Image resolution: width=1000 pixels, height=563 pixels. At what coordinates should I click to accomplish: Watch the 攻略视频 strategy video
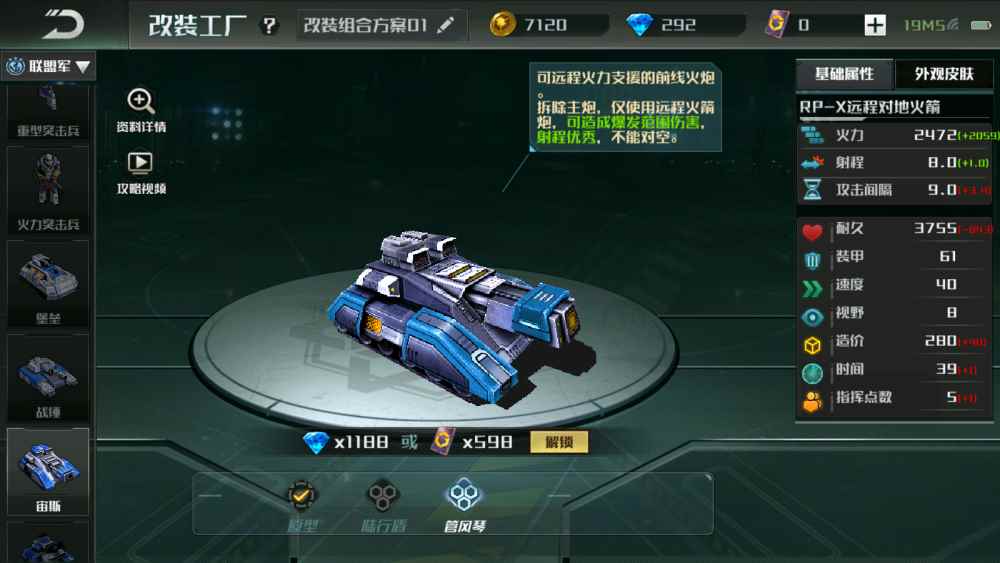click(141, 171)
